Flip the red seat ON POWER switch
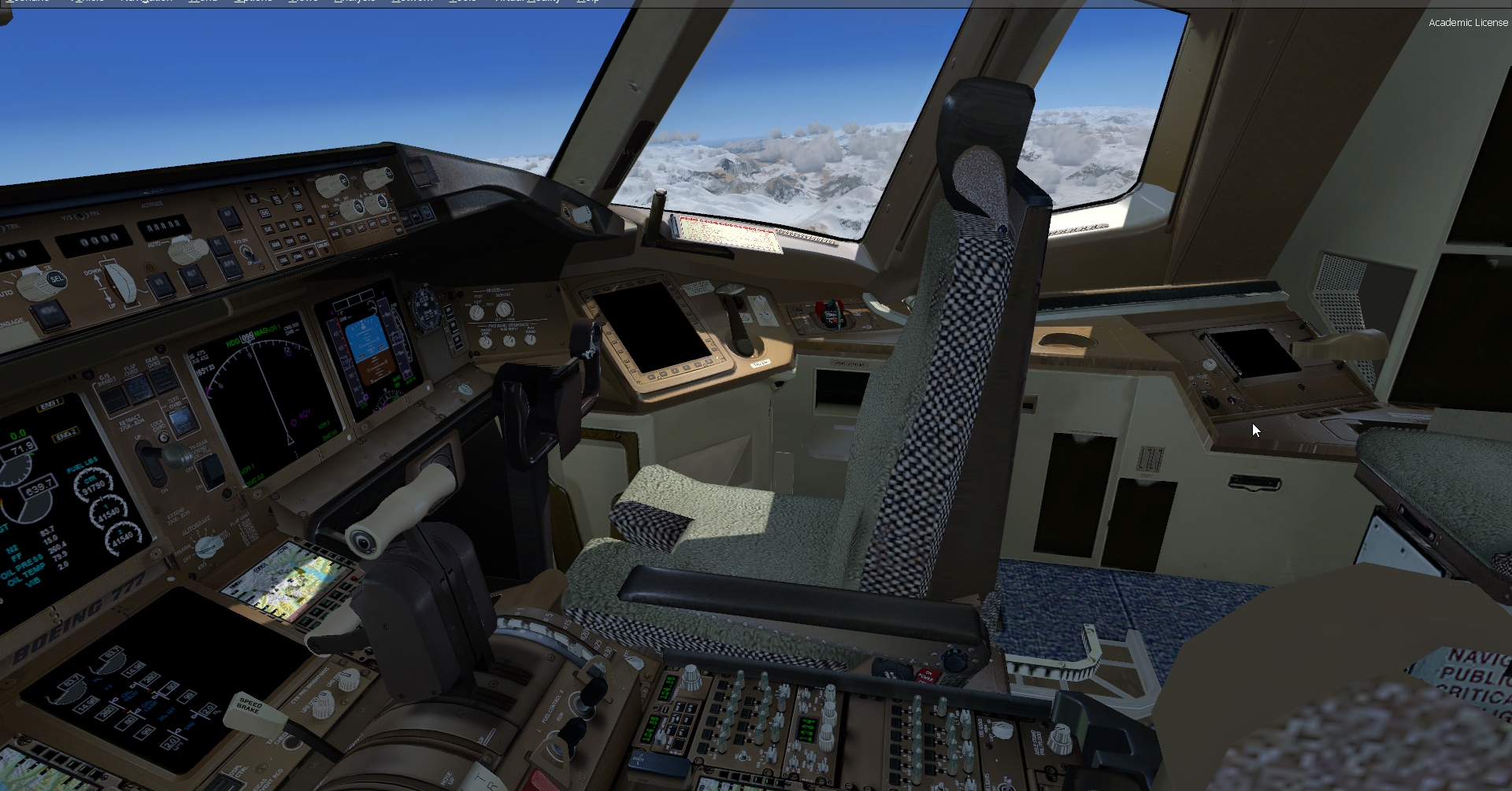 [x=928, y=677]
